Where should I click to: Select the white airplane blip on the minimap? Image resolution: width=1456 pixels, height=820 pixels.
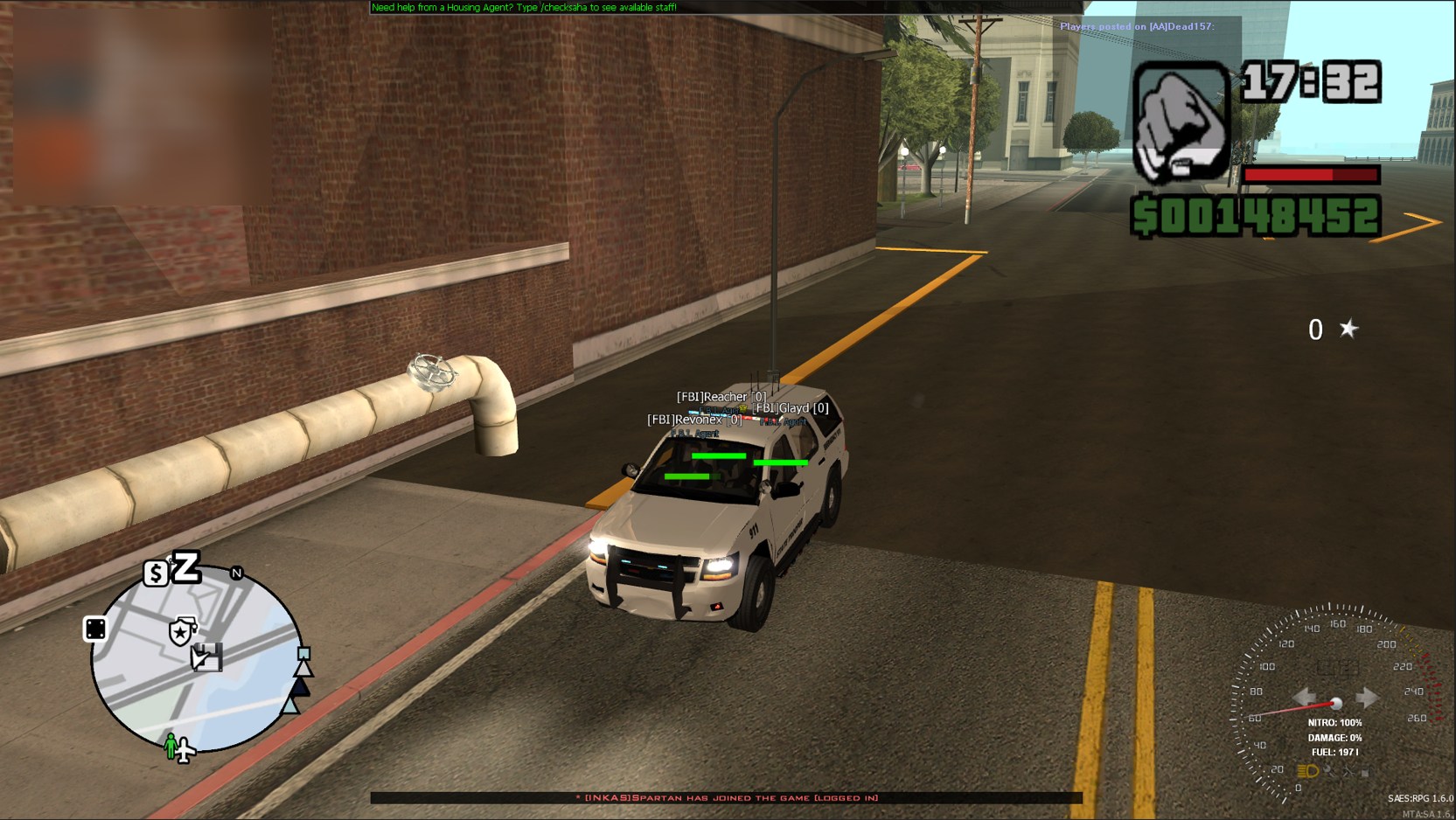[x=185, y=751]
